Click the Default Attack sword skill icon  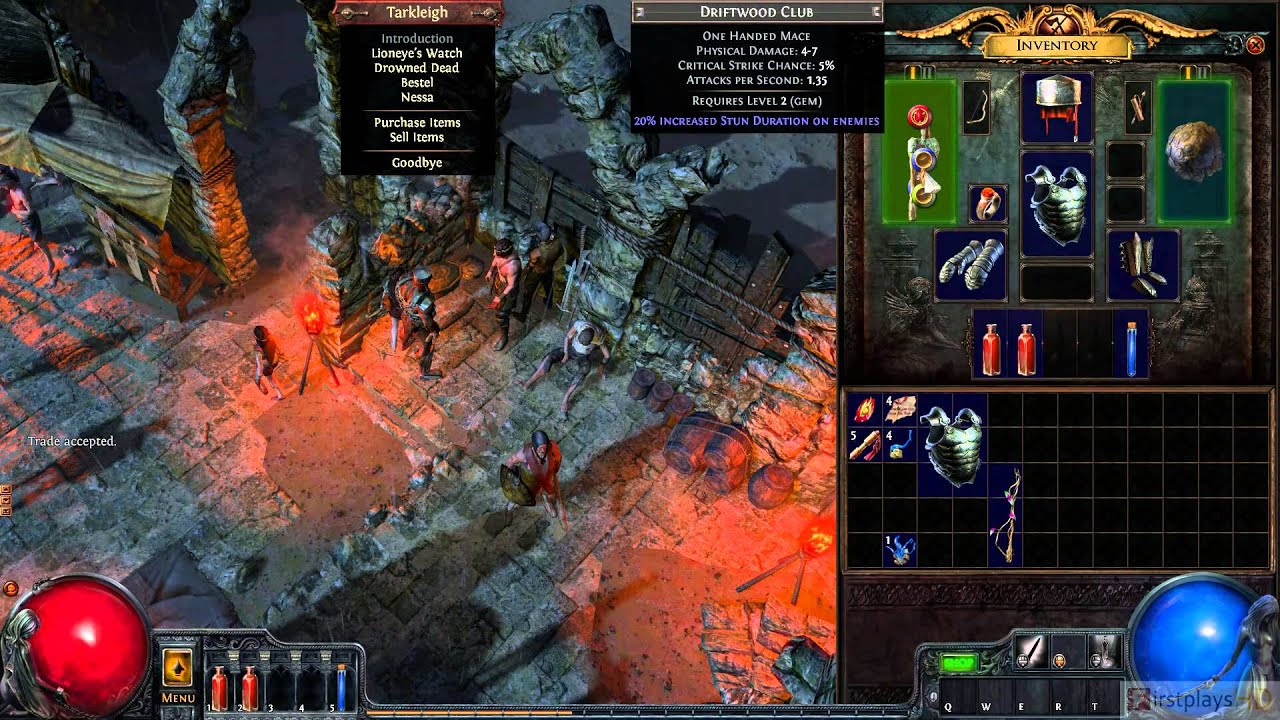pyautogui.click(x=1032, y=653)
